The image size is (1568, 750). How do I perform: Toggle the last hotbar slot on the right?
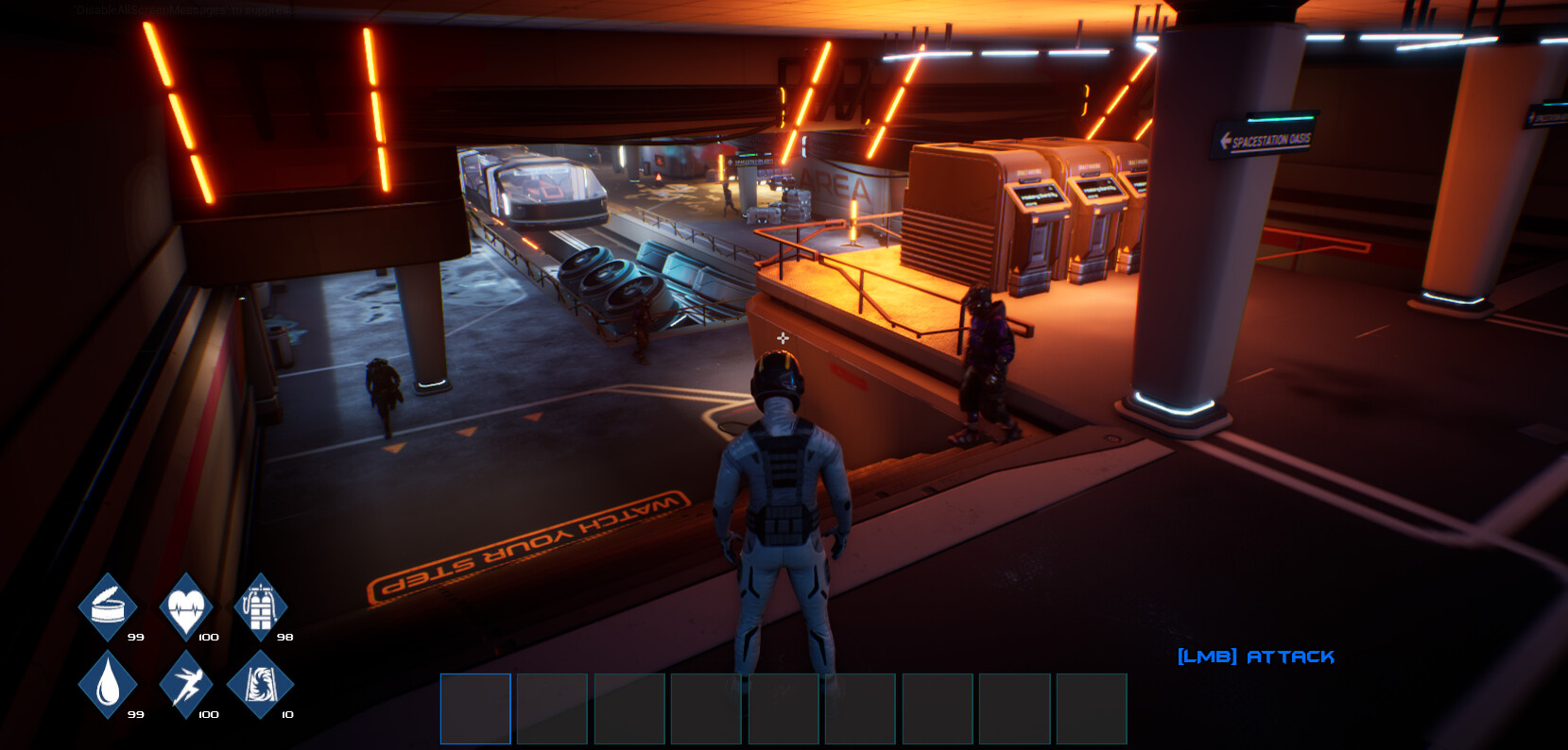coord(1094,708)
